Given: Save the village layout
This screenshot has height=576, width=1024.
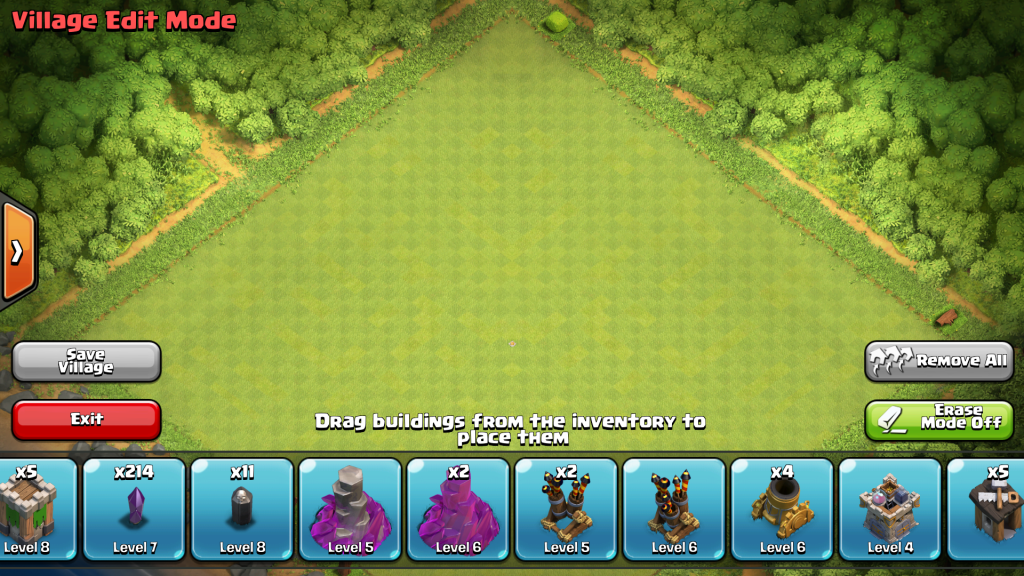Looking at the screenshot, I should point(86,361).
